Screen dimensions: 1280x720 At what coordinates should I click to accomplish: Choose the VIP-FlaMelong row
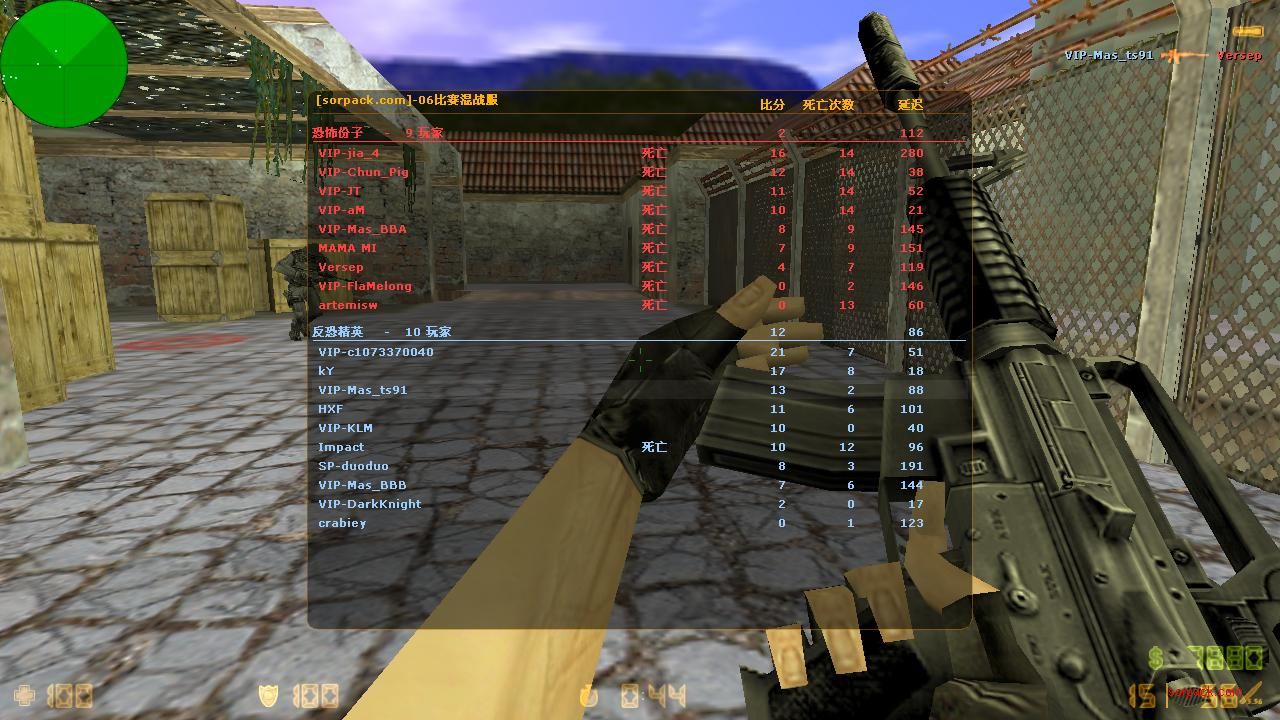[365, 286]
